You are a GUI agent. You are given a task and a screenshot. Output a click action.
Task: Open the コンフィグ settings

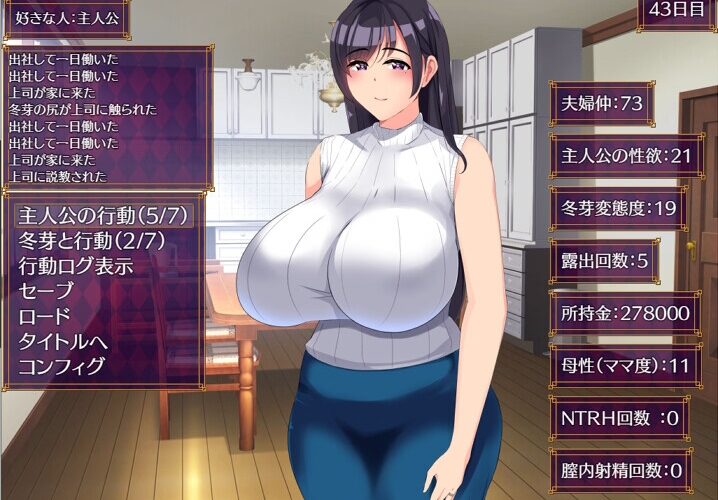tap(62, 366)
